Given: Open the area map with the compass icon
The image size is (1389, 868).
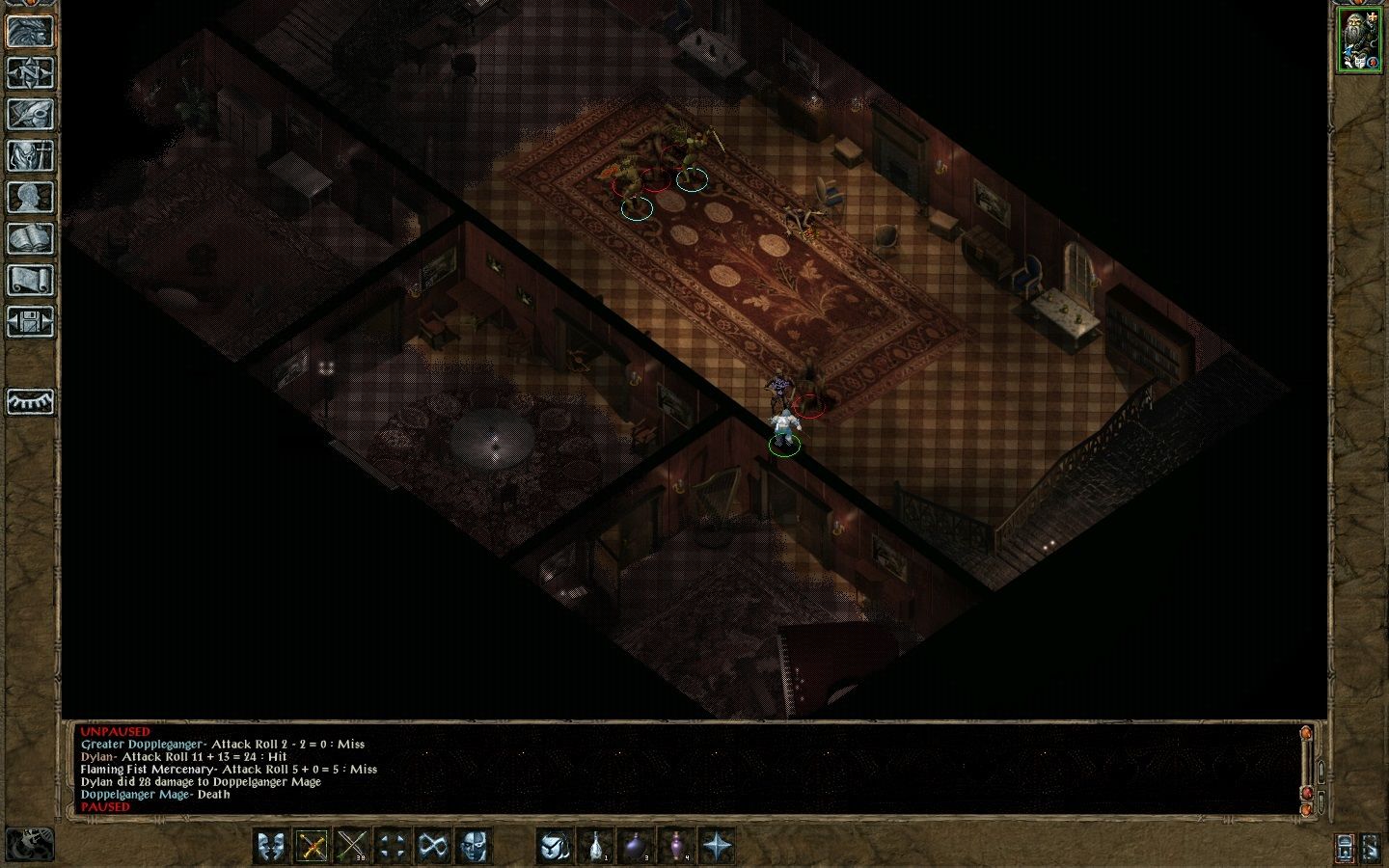Looking at the screenshot, I should click(30, 72).
